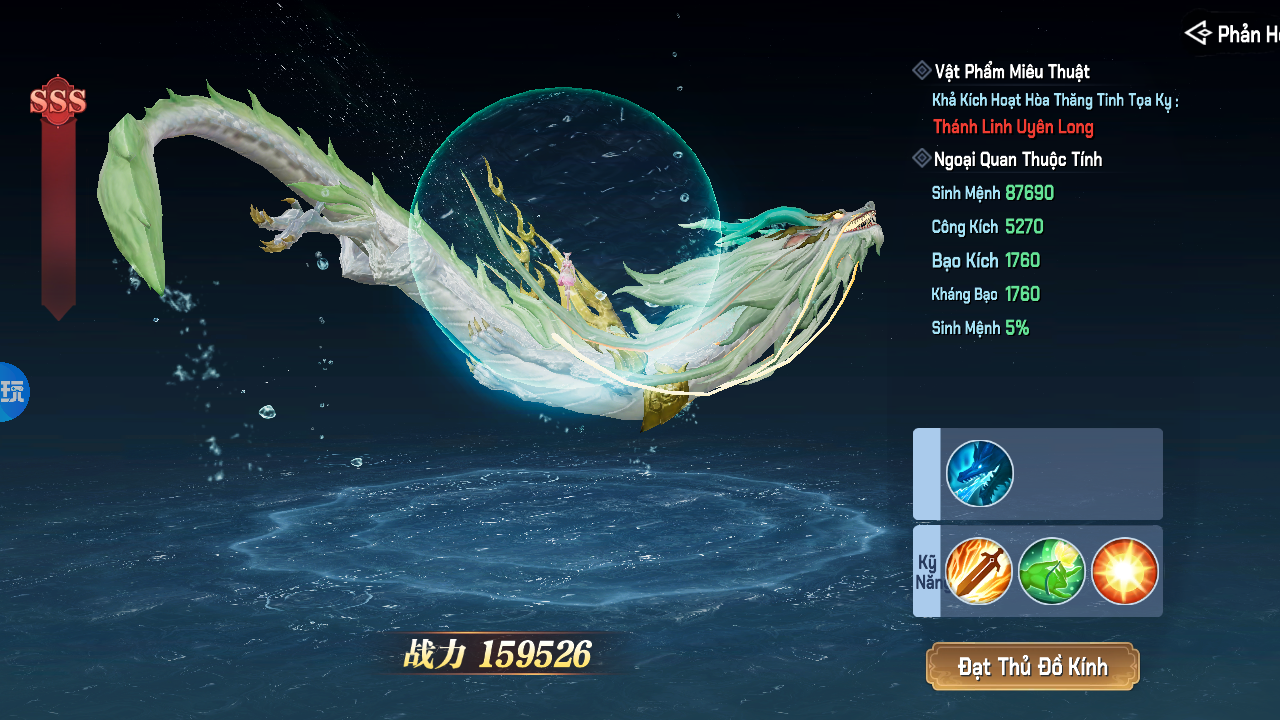Choose the flaming sword skill icon
Image resolution: width=1280 pixels, height=720 pixels.
click(x=979, y=571)
